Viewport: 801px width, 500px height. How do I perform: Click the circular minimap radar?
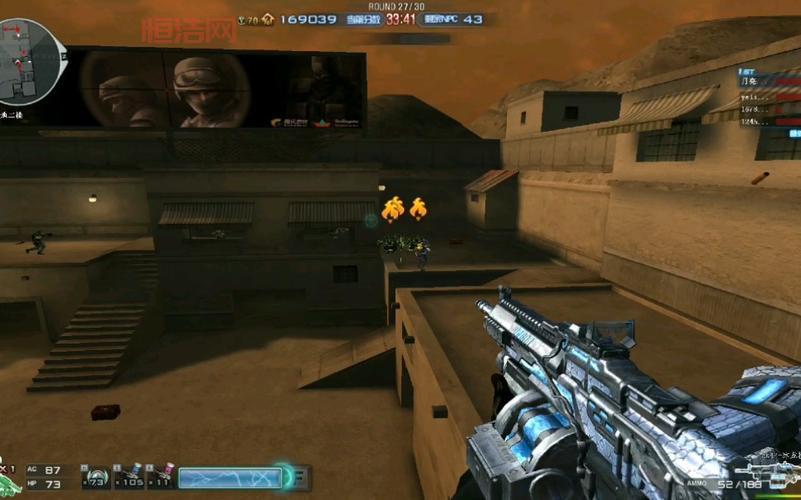[30, 60]
